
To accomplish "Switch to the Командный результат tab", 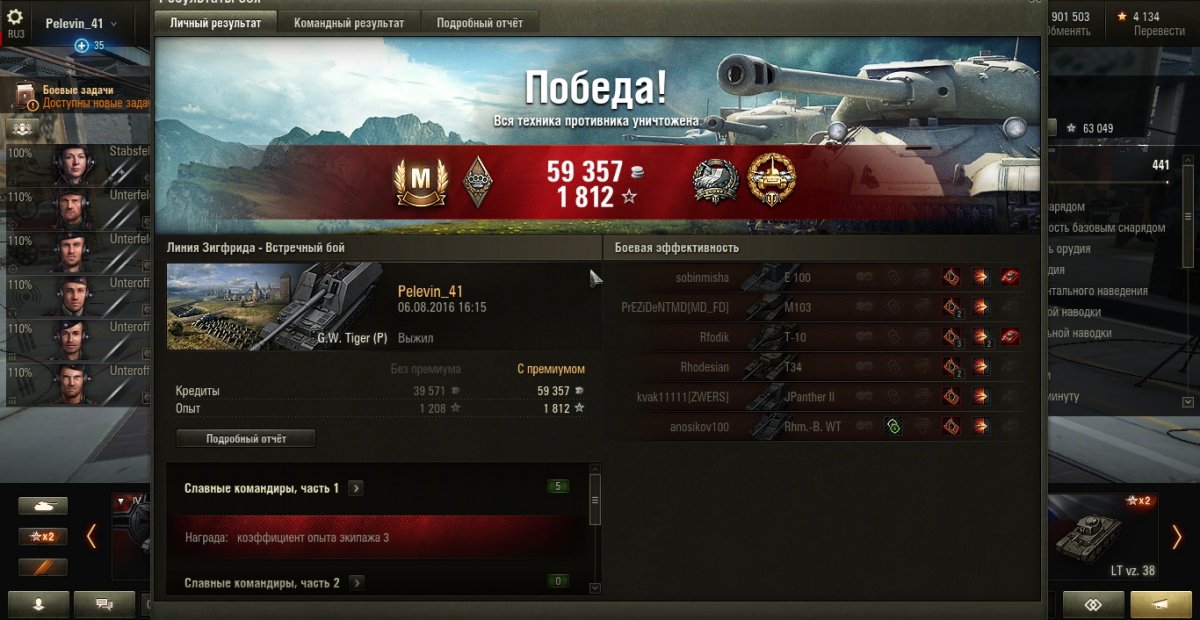I will click(x=348, y=23).
